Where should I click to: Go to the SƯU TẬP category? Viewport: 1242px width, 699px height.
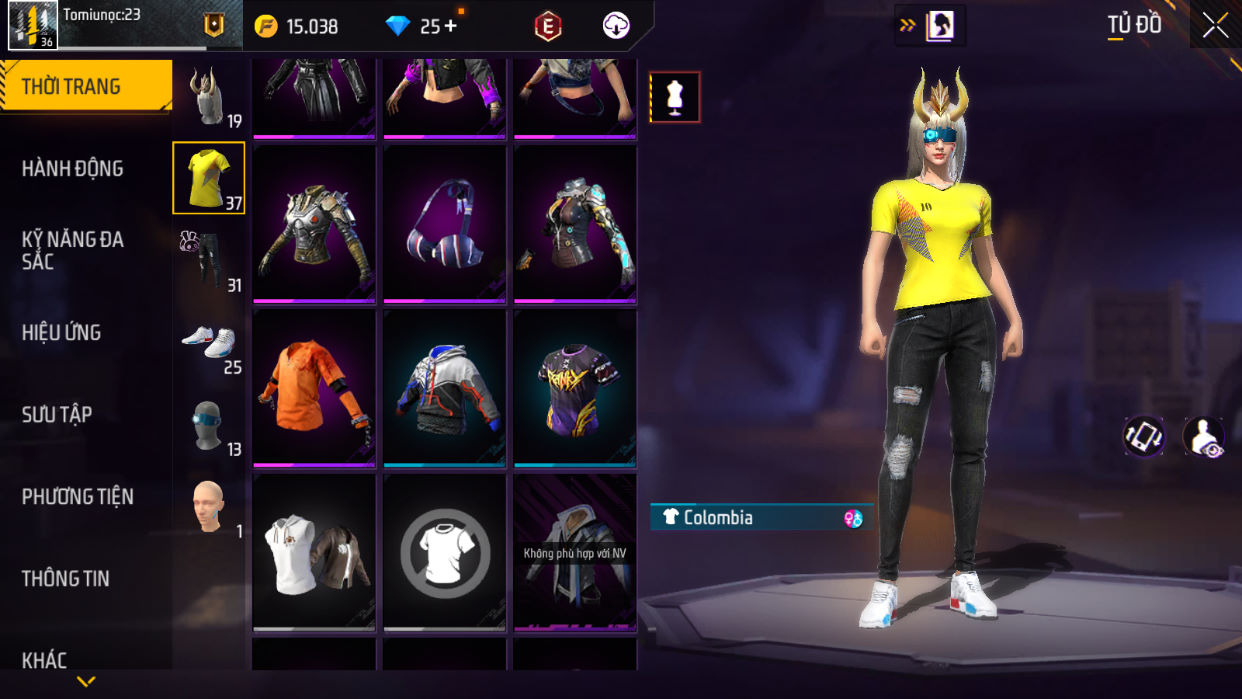tap(57, 414)
